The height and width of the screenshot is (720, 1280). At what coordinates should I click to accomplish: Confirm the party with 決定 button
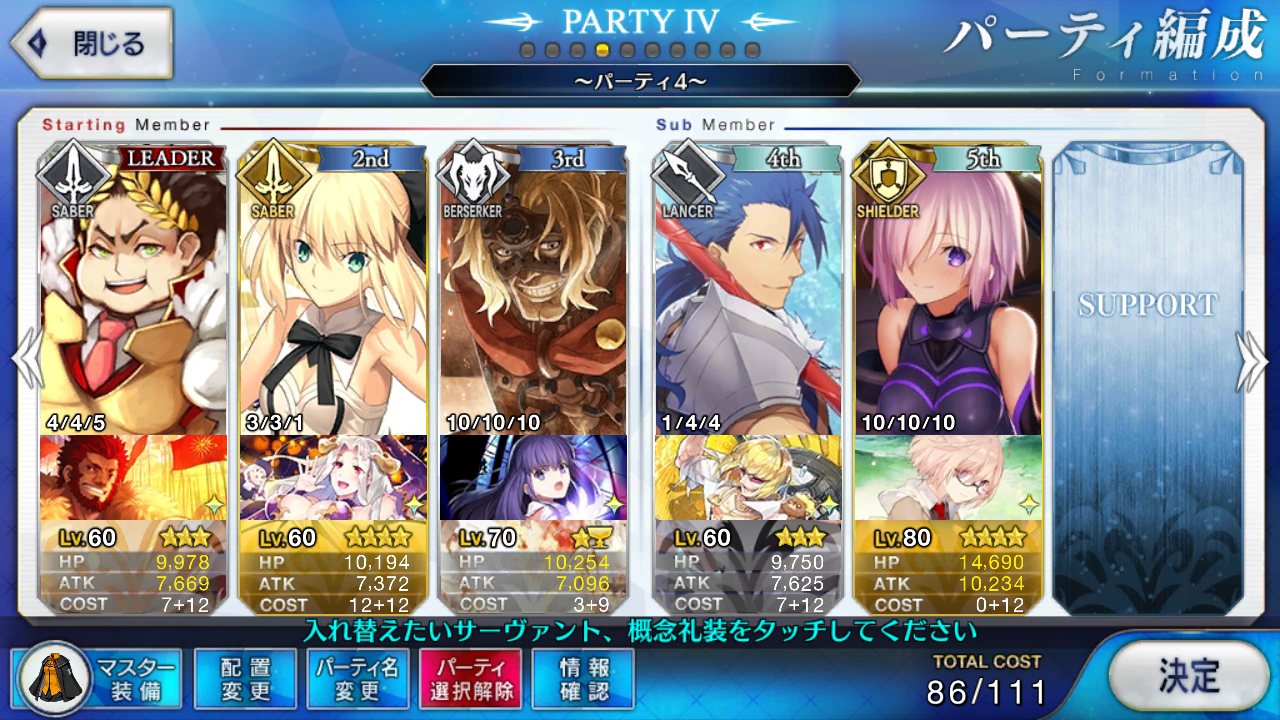(1188, 675)
